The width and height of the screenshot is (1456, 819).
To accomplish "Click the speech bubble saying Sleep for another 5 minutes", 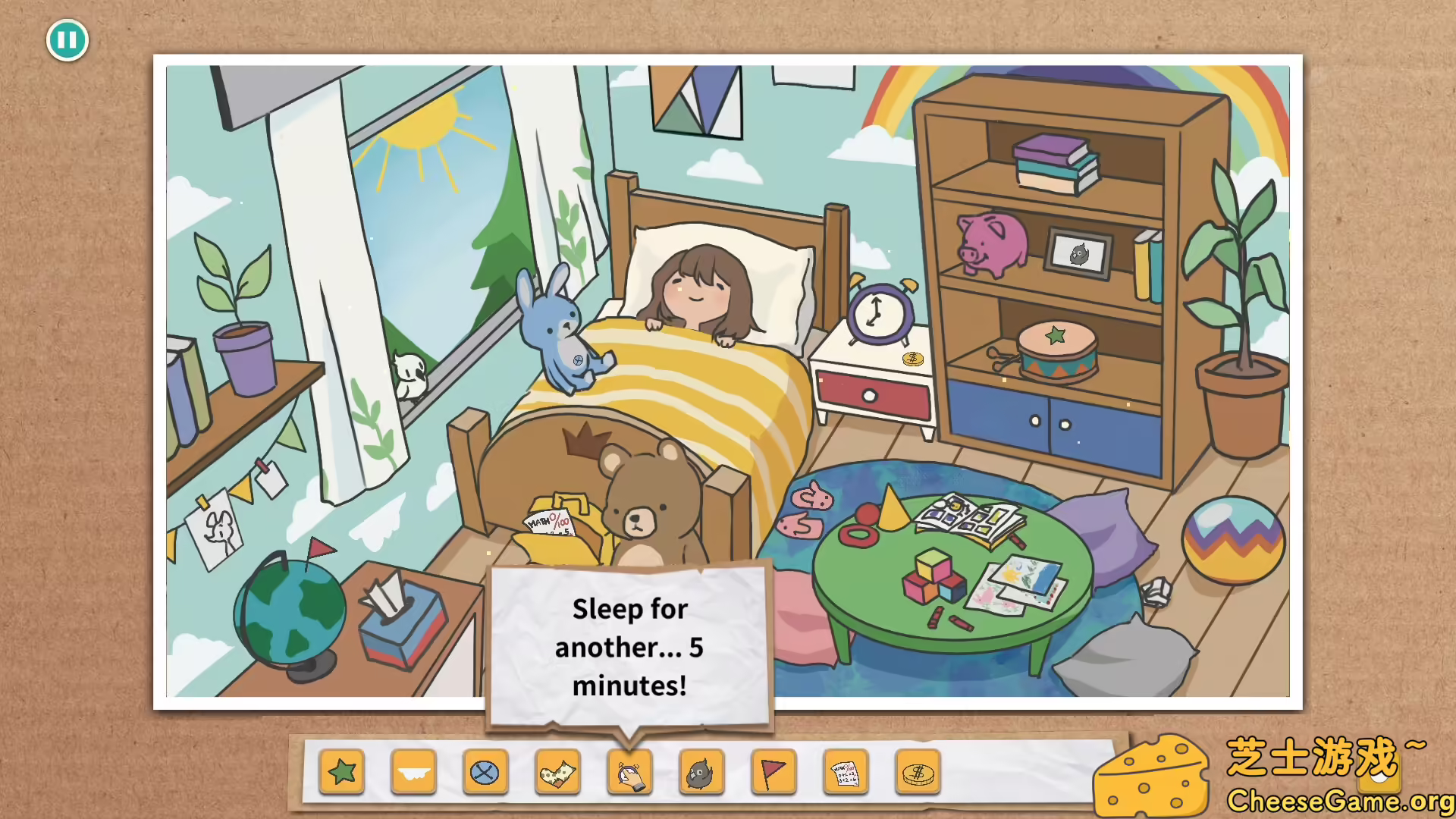I will point(628,647).
